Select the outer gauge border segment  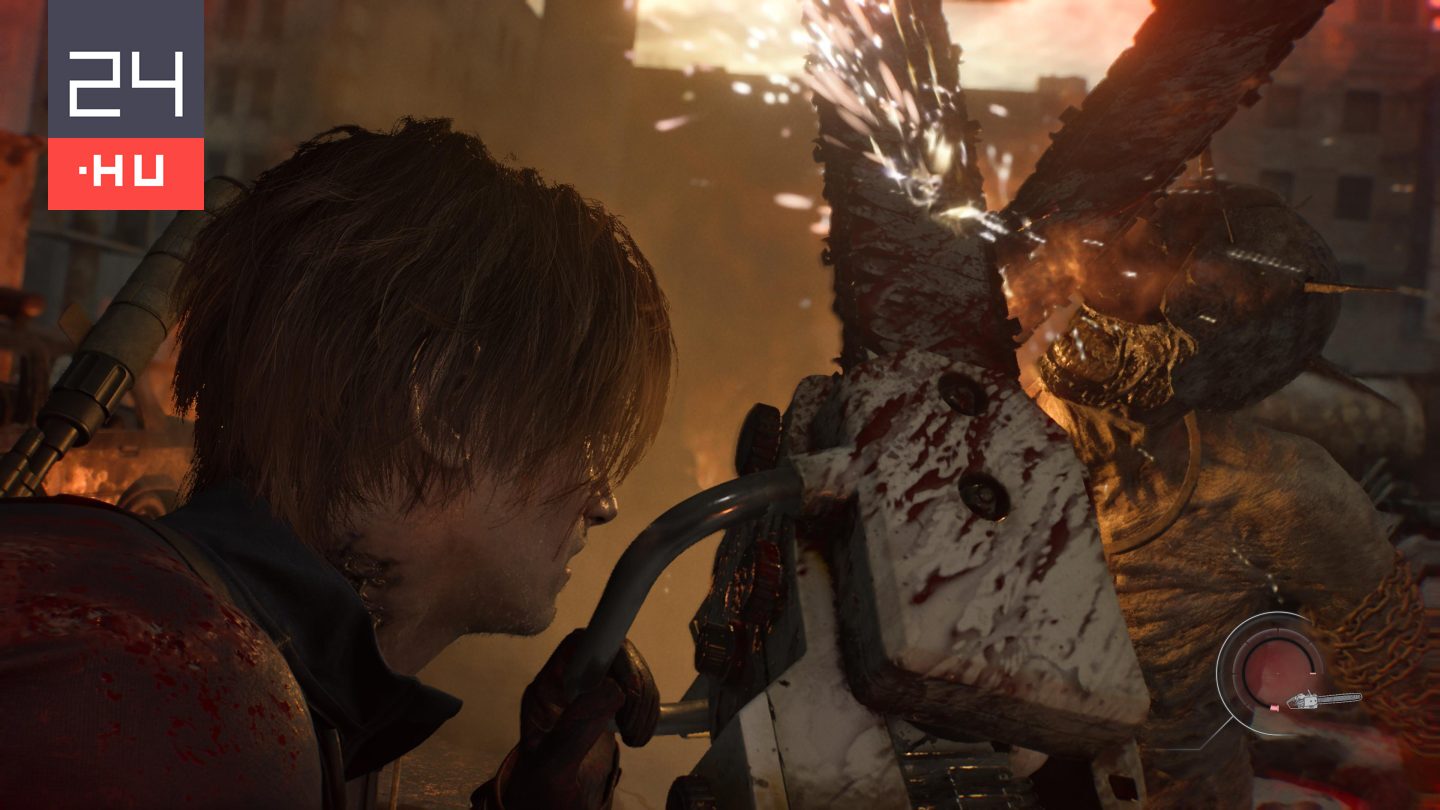1218,673
